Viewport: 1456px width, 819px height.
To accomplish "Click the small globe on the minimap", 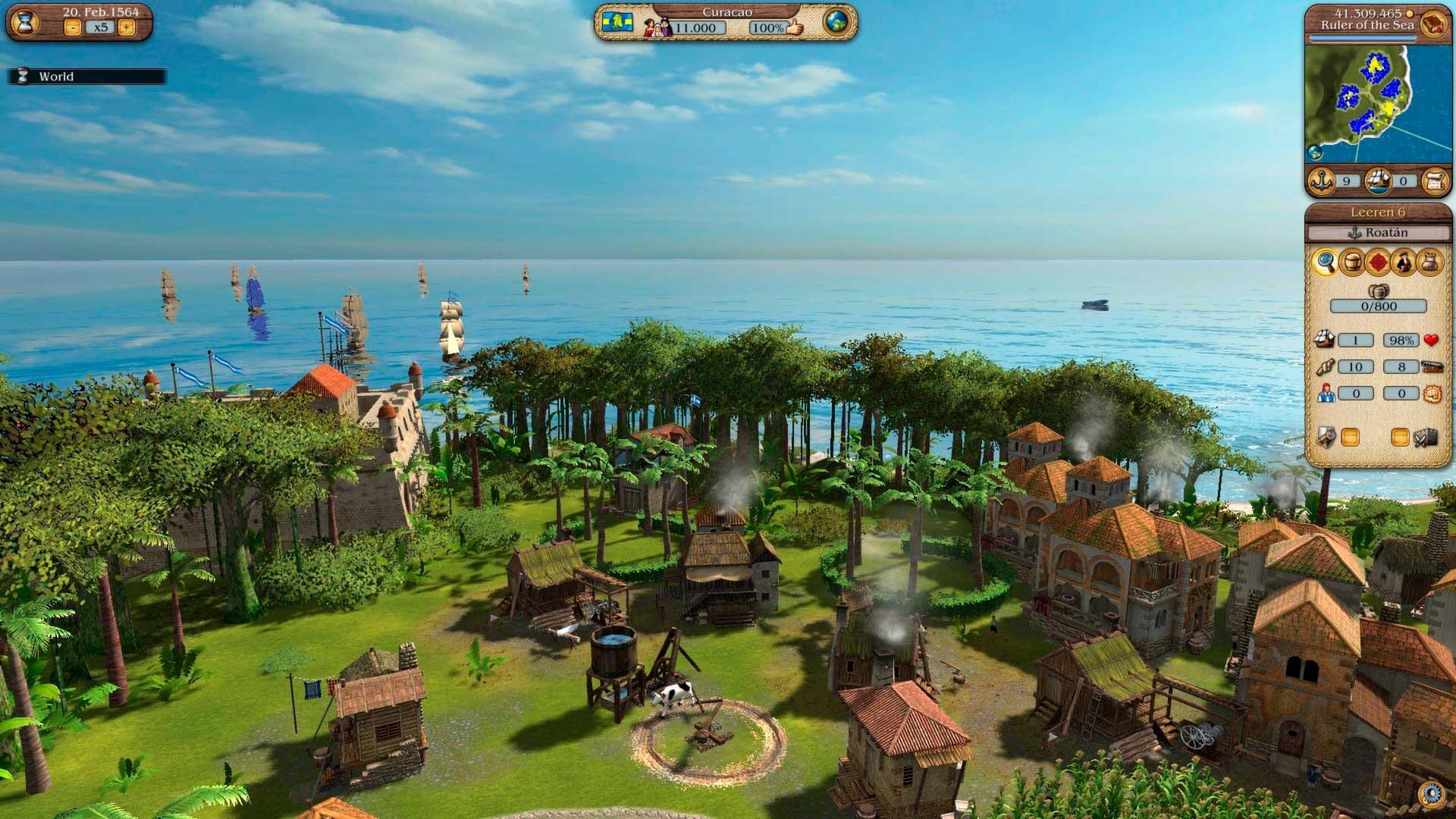I will [1315, 152].
